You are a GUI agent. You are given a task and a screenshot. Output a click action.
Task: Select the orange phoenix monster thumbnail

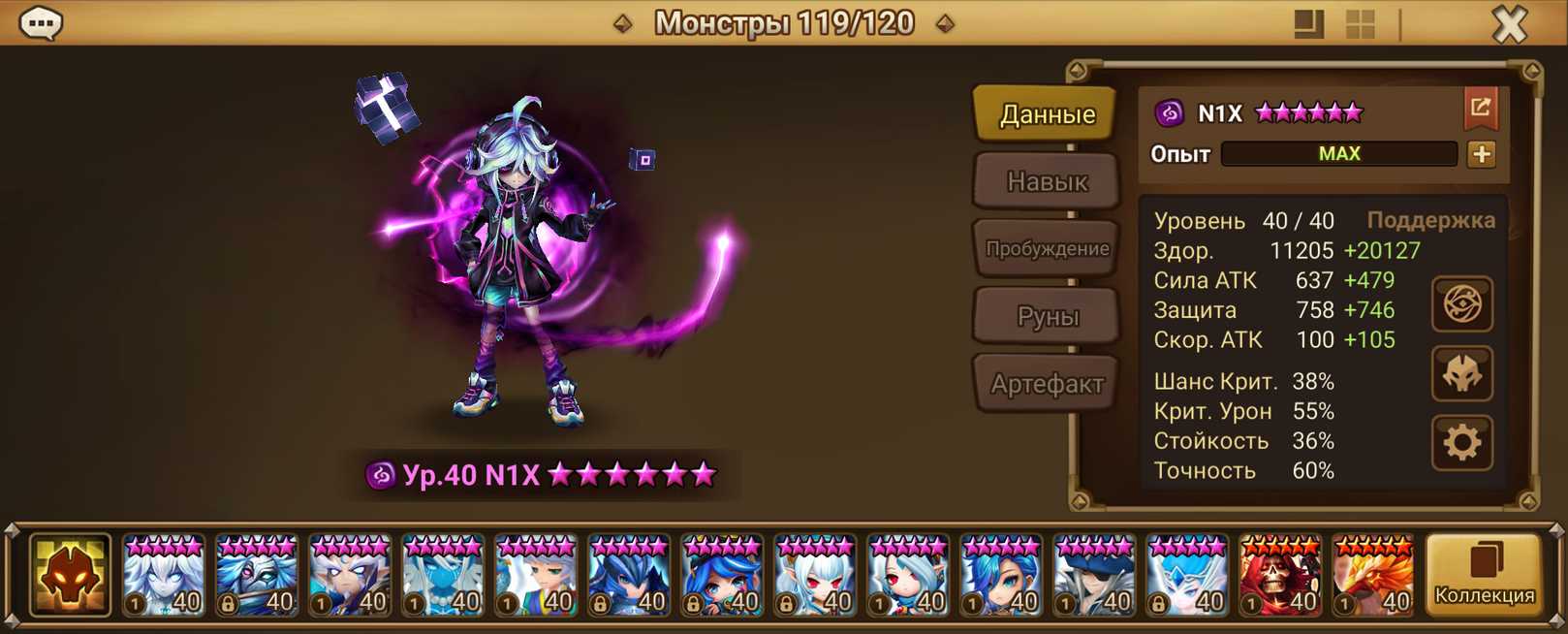click(1372, 576)
